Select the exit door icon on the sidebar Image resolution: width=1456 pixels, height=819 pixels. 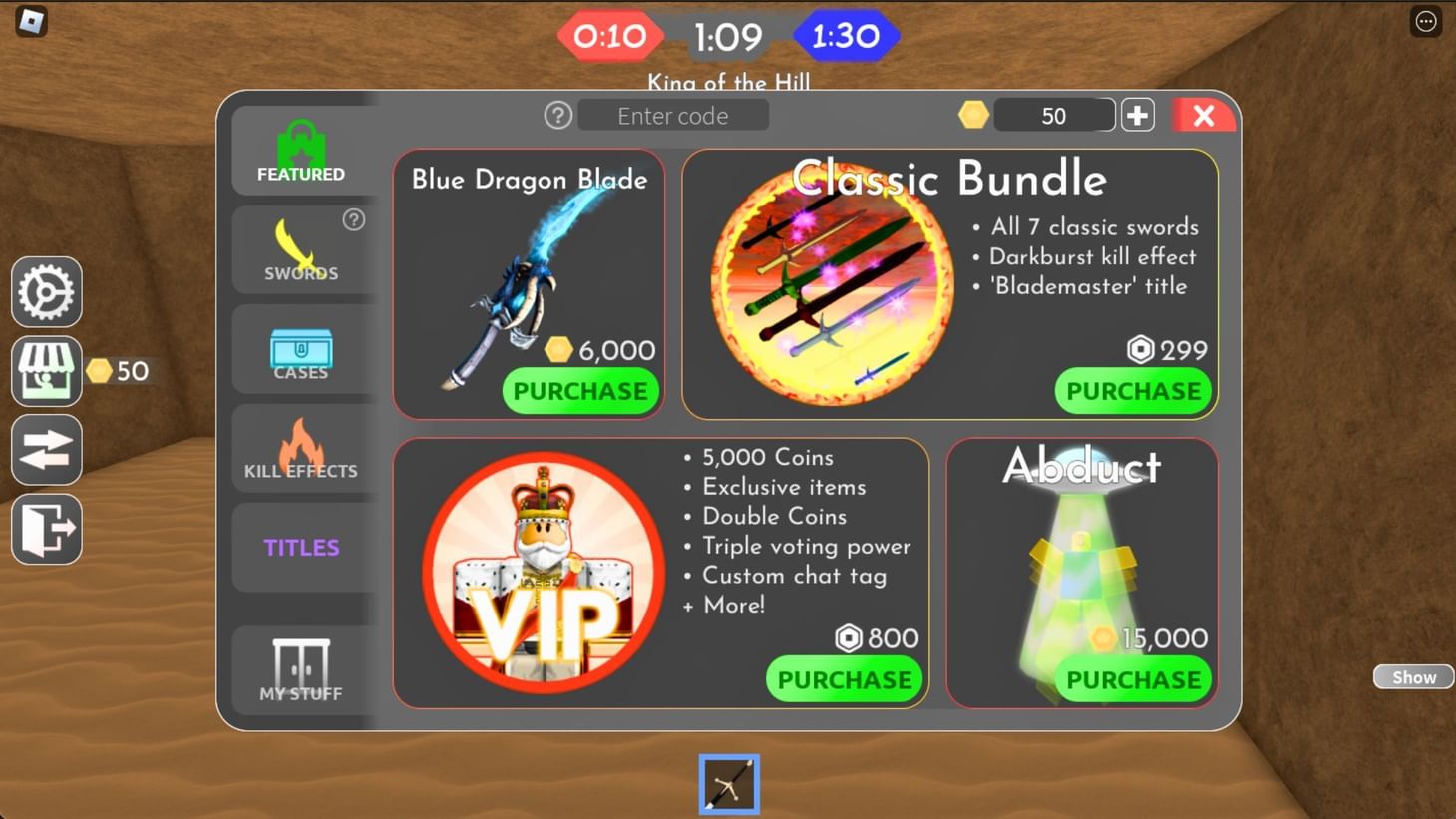point(46,529)
